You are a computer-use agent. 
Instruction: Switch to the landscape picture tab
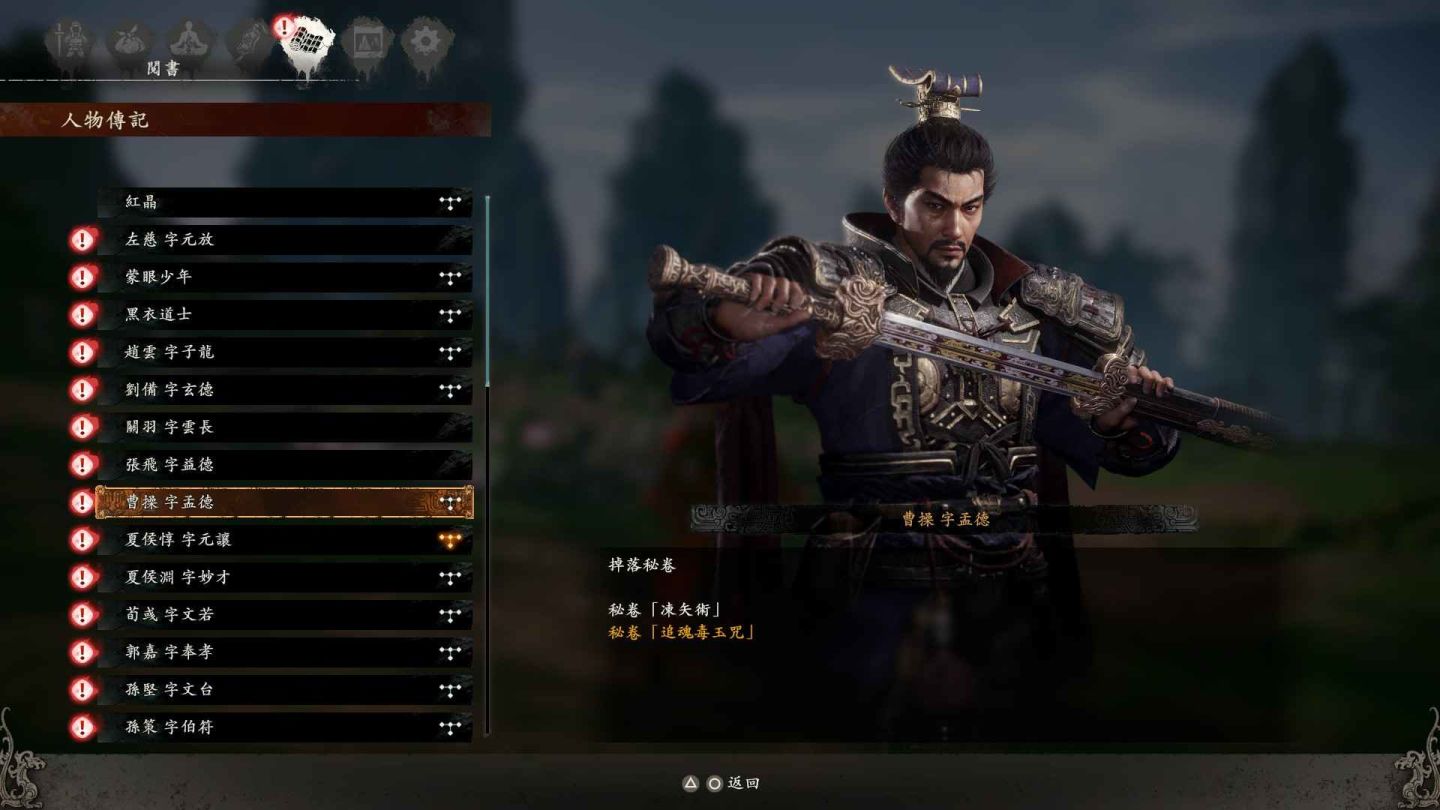pos(366,43)
